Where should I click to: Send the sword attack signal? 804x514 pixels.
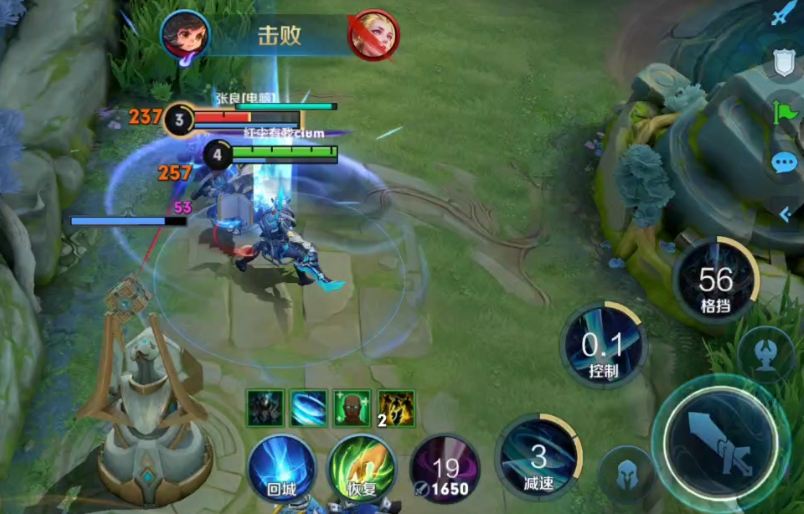point(784,16)
